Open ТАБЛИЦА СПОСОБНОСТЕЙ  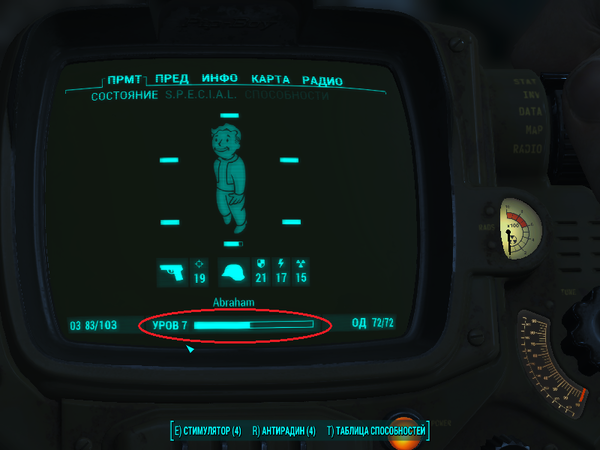click(x=377, y=431)
